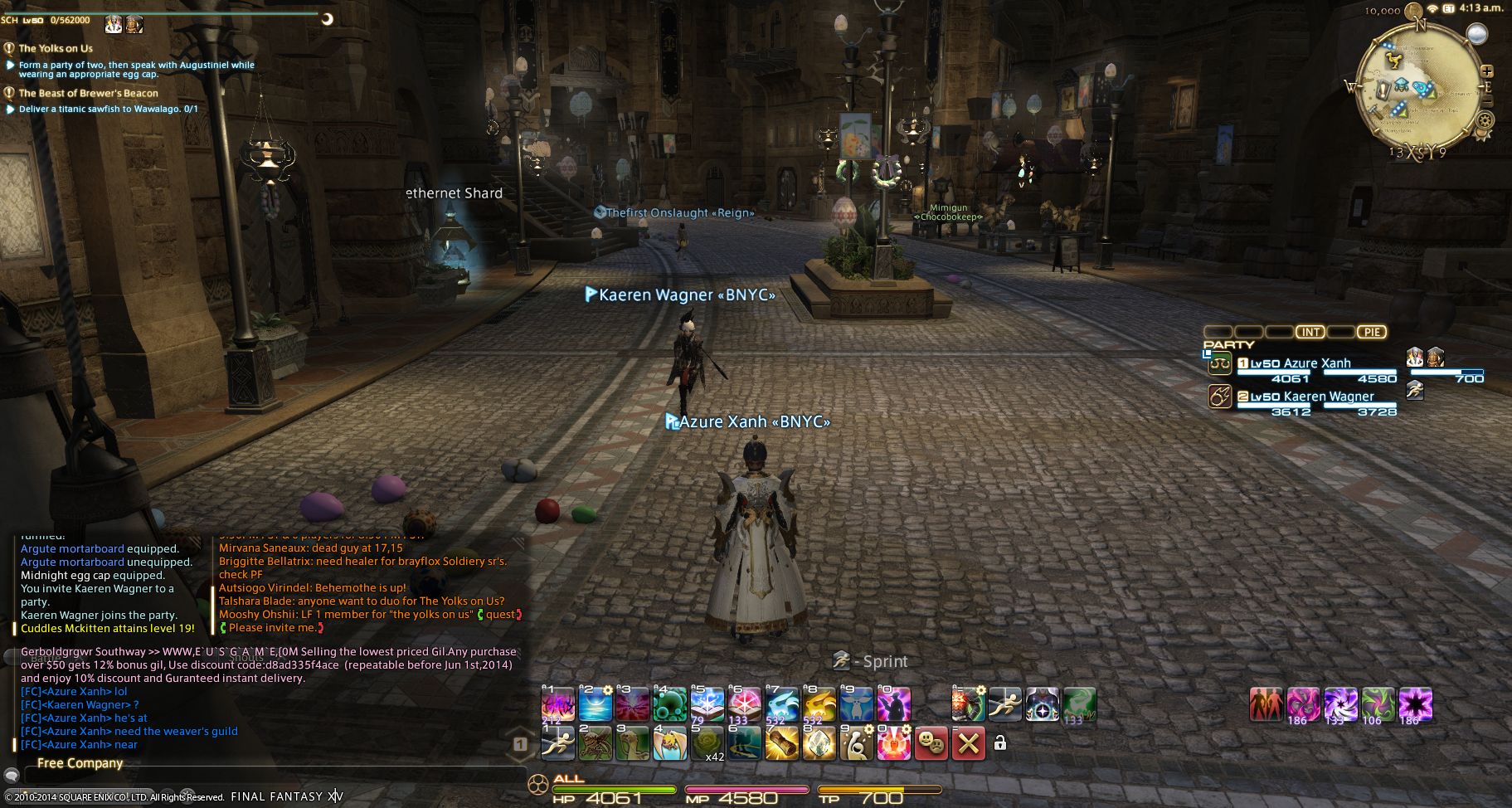Screen dimensions: 1512x808
Task: Open The Yolks on Us quest entry
Action: tap(56, 48)
